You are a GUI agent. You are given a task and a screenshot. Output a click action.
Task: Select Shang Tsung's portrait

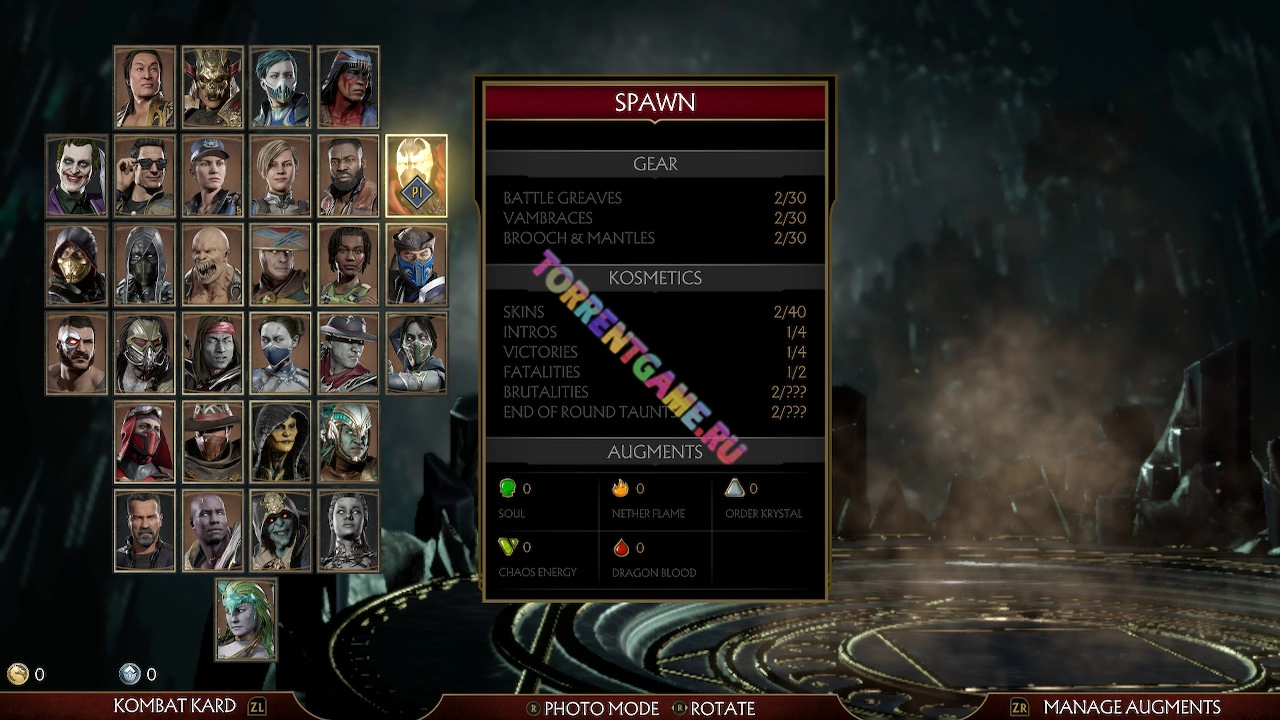pos(144,87)
